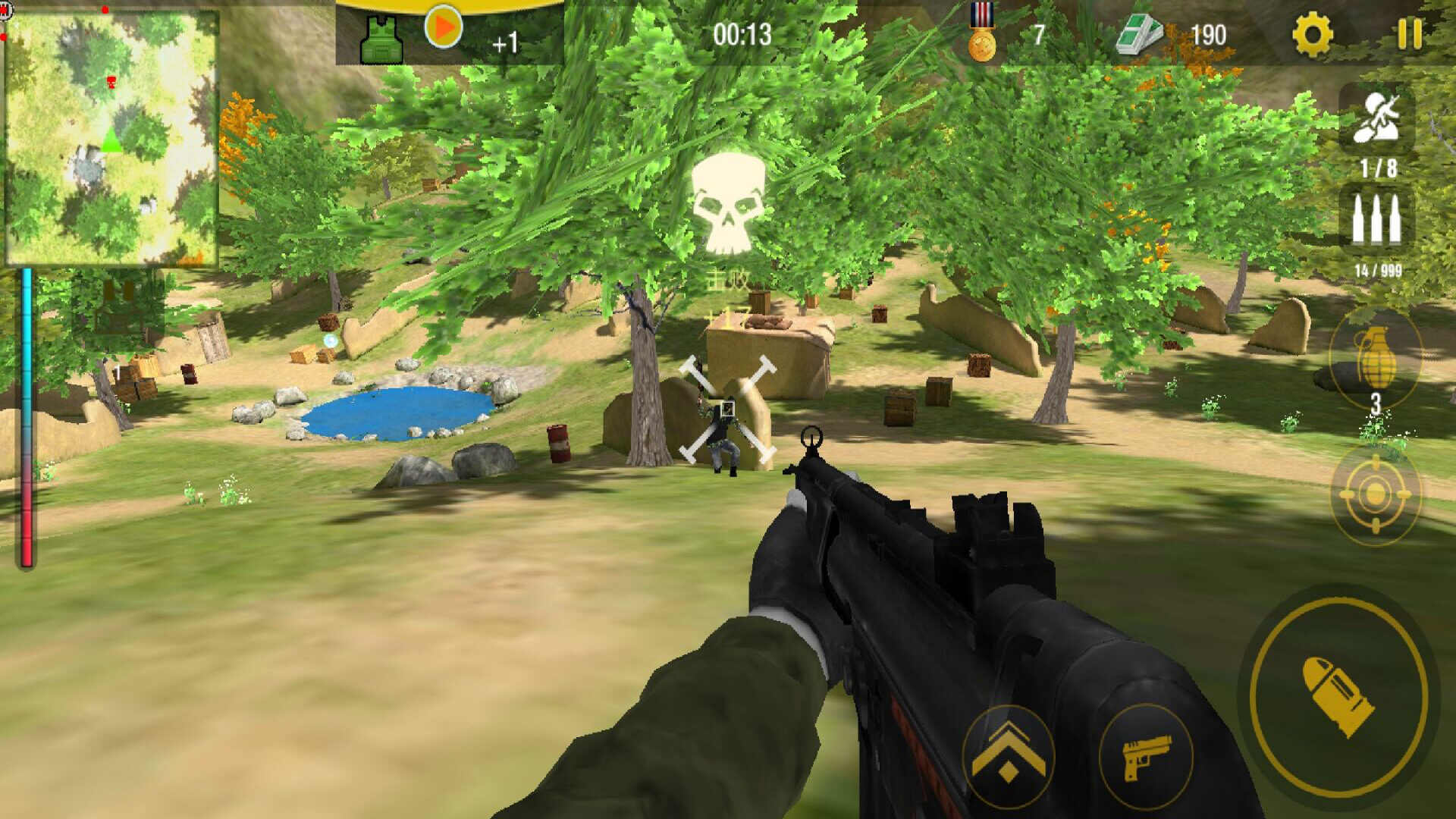The height and width of the screenshot is (819, 1456).
Task: Tap the chevron rank button
Action: (1008, 756)
